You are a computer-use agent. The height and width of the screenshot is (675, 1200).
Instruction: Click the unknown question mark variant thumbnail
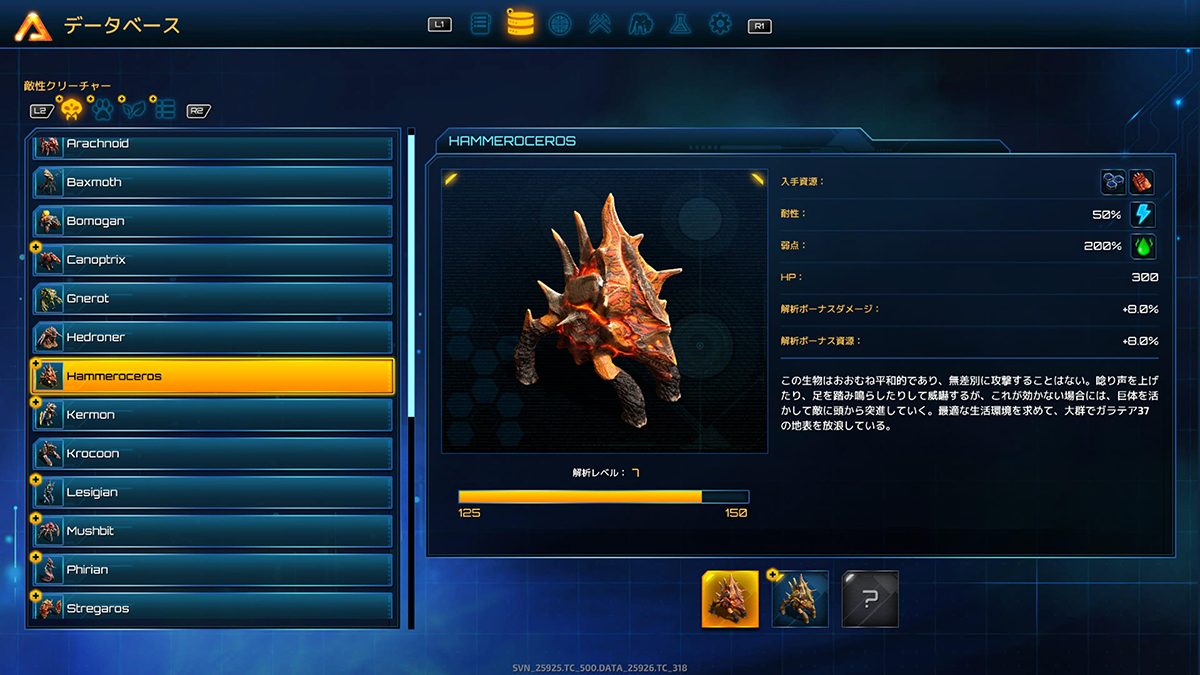pyautogui.click(x=870, y=598)
